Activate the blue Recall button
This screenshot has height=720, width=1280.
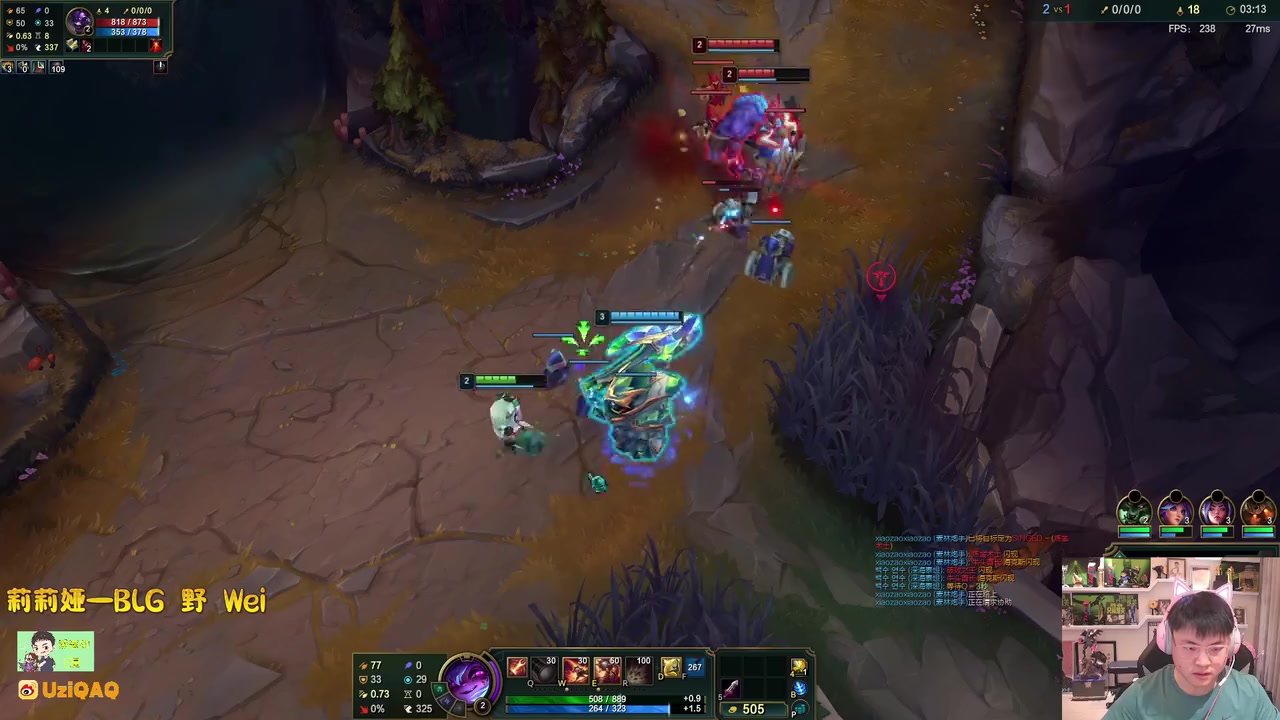(799, 688)
